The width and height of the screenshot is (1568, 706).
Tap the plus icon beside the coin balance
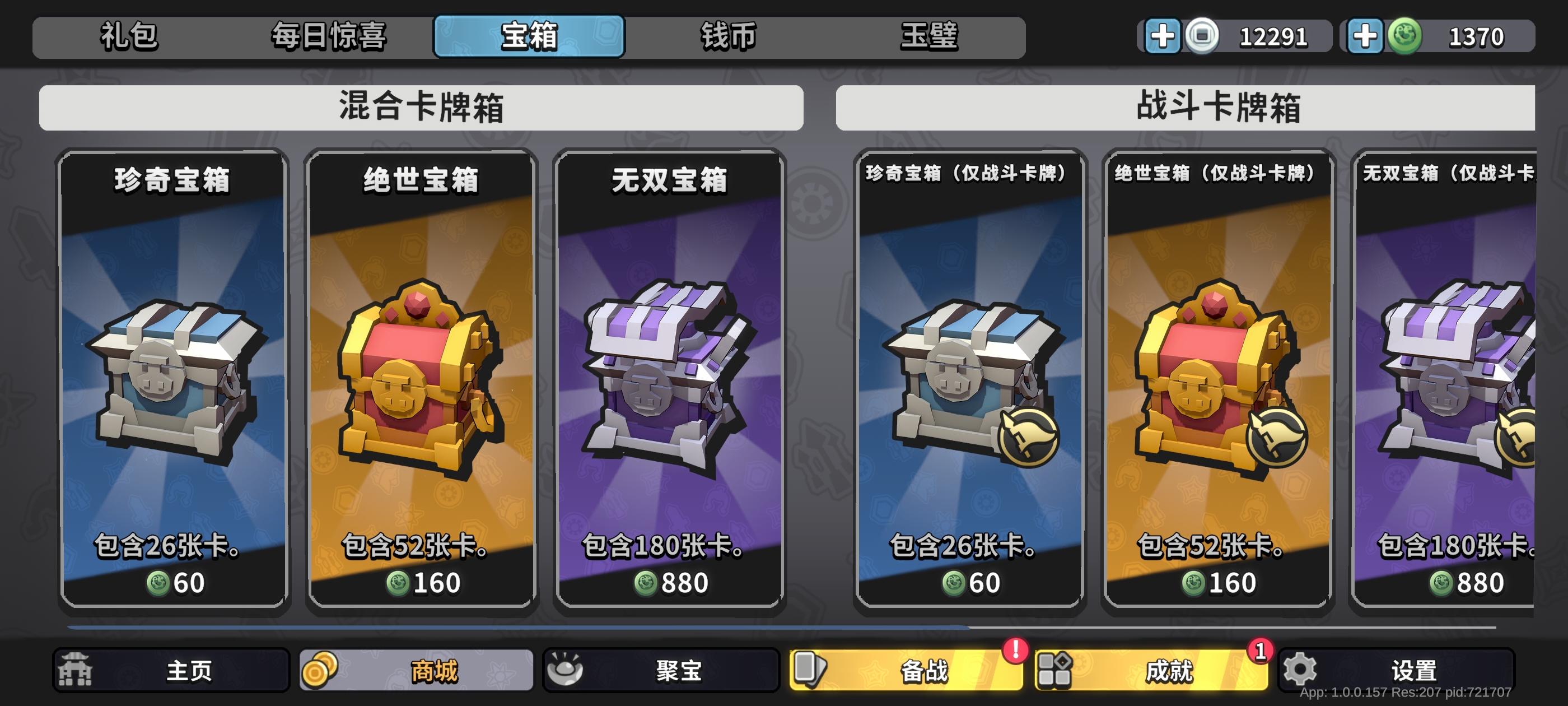[x=1163, y=37]
